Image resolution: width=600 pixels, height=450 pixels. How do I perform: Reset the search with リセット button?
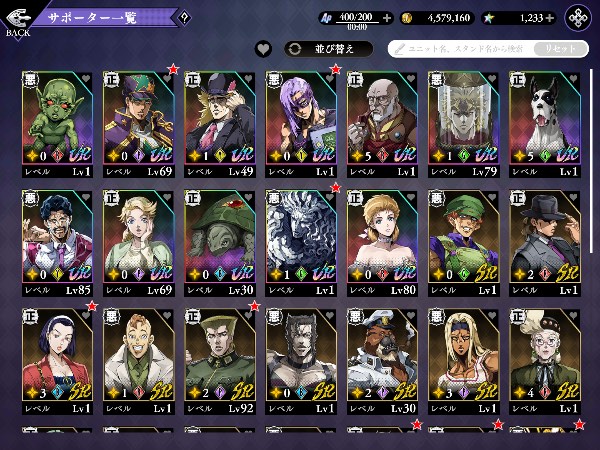point(560,48)
